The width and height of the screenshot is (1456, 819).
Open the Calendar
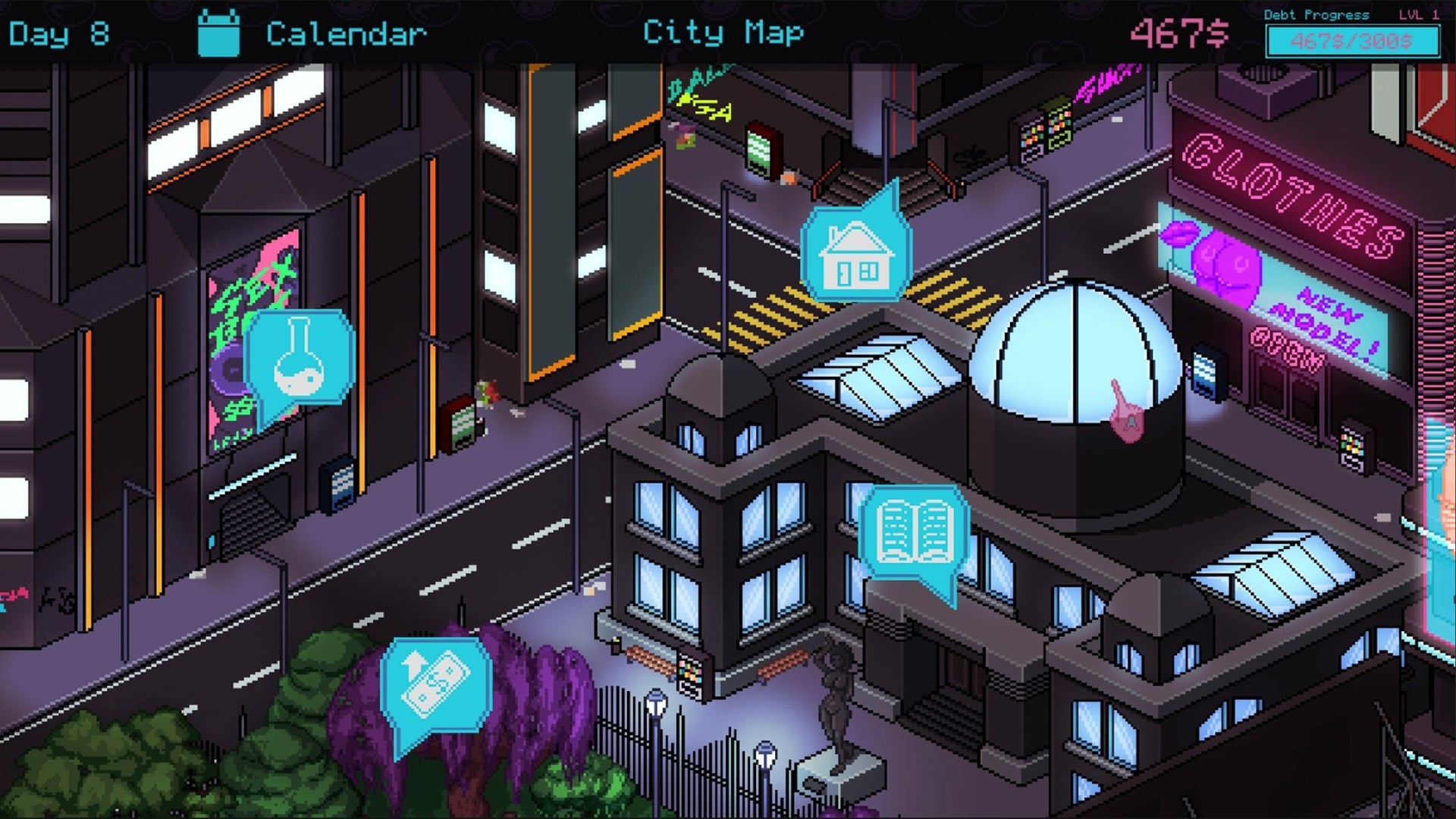pyautogui.click(x=312, y=34)
